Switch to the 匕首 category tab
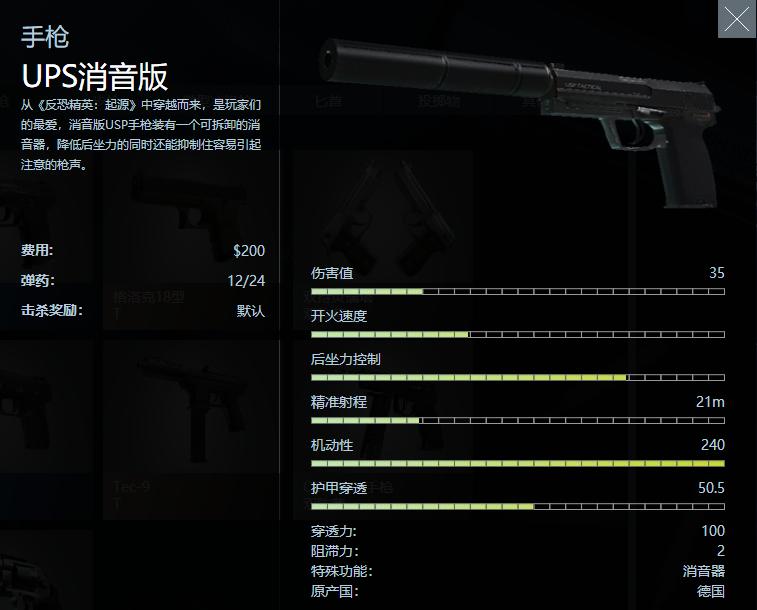Screen dimensions: 757x610 point(328,101)
